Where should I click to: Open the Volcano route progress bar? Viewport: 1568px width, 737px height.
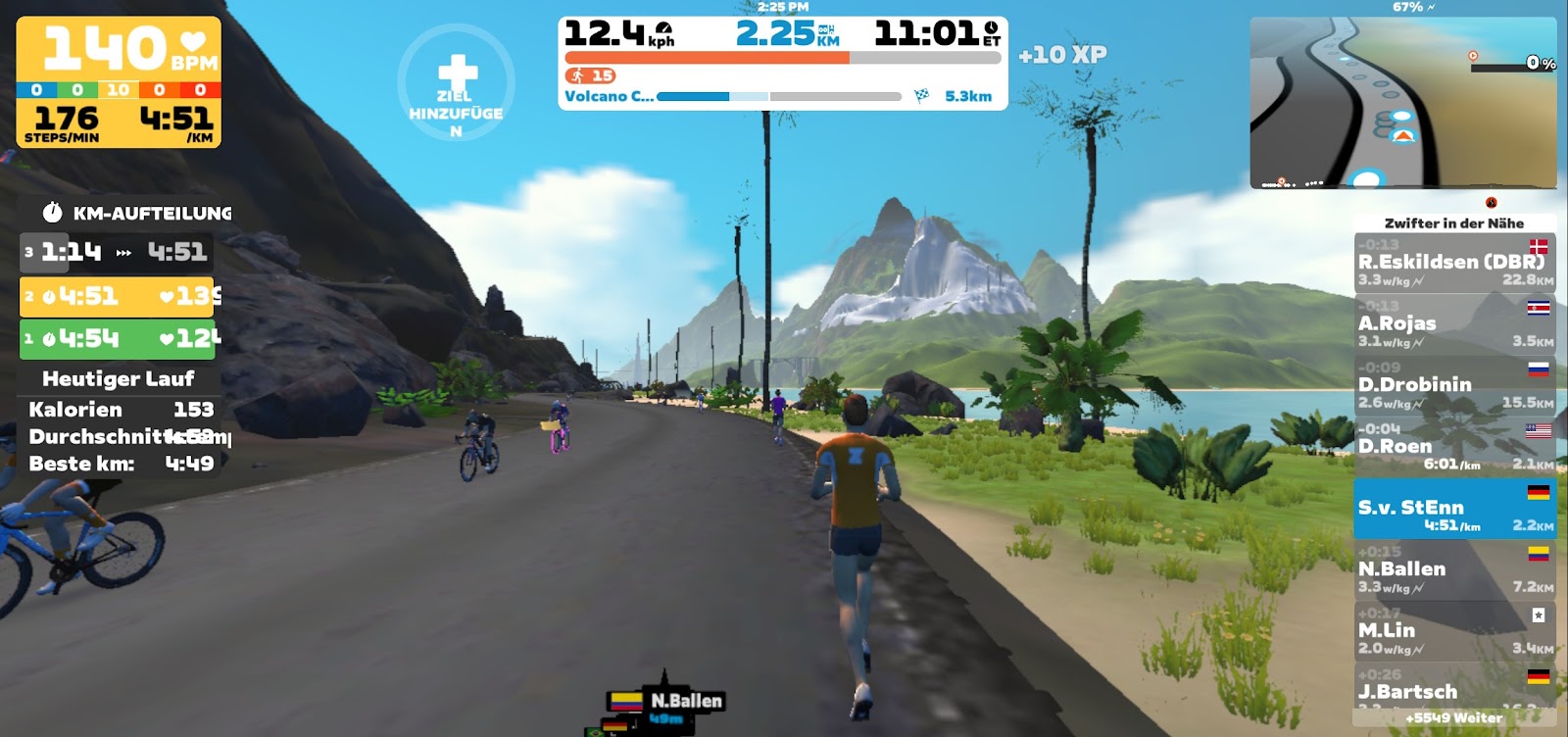[779, 96]
